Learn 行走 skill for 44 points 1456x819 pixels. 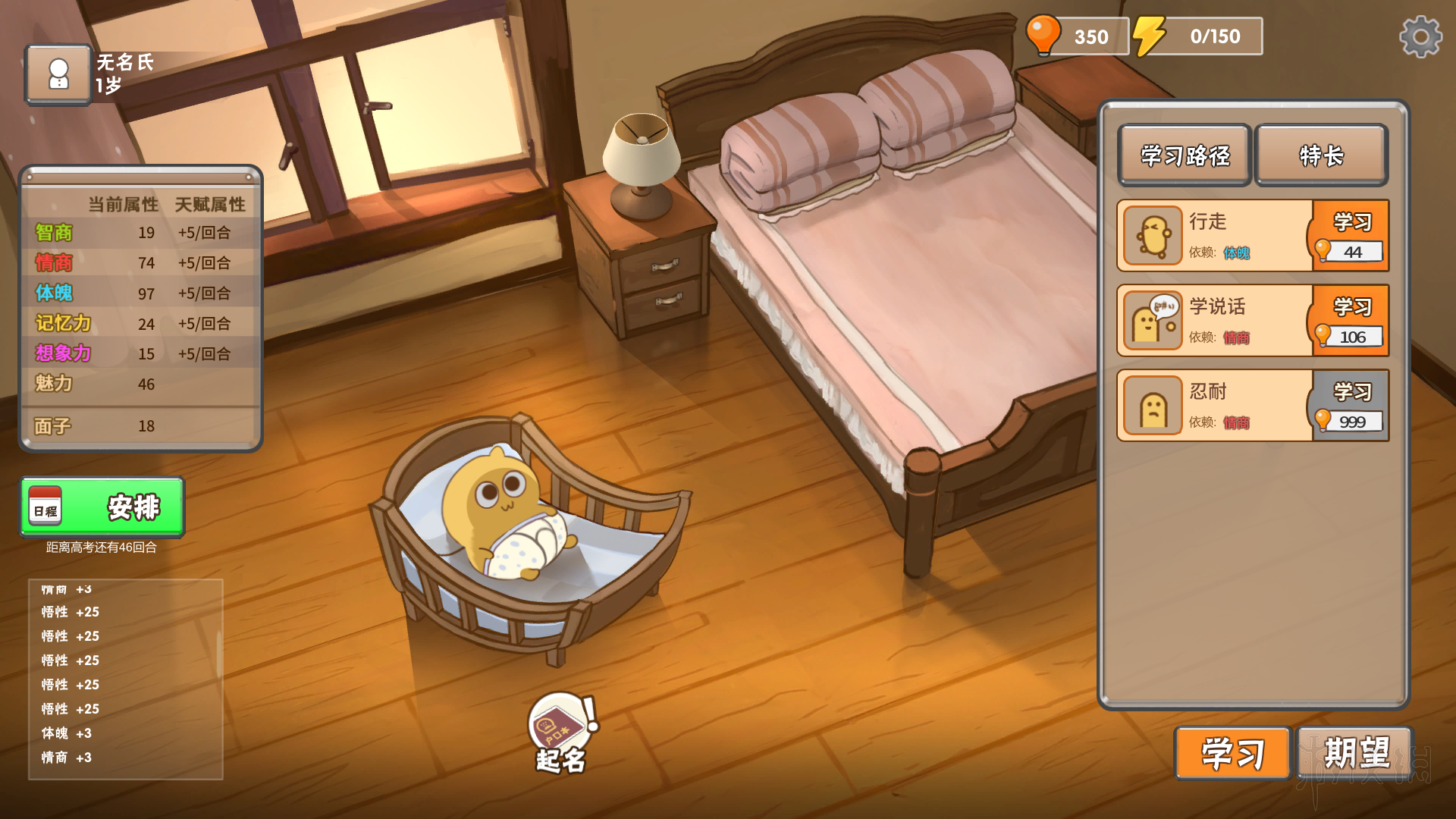1351,236
